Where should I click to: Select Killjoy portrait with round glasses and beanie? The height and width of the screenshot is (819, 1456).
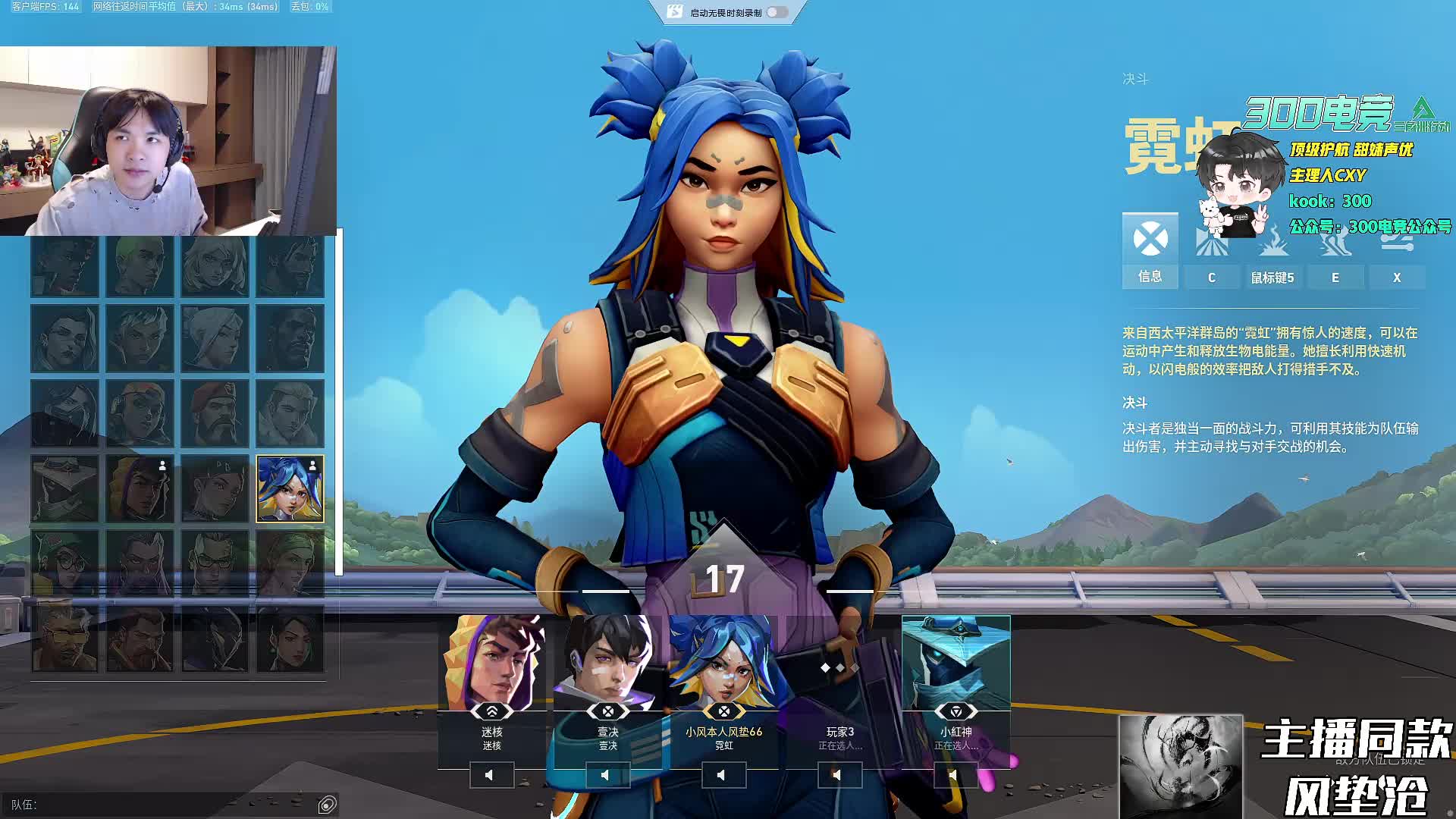[x=64, y=563]
